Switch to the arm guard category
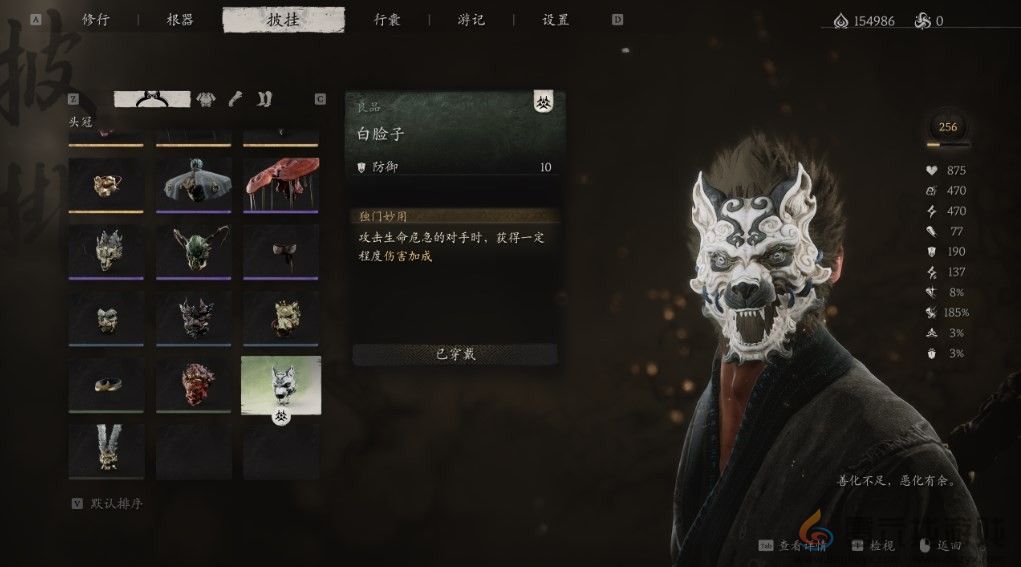Screen dimensions: 1021x567 [x=236, y=98]
